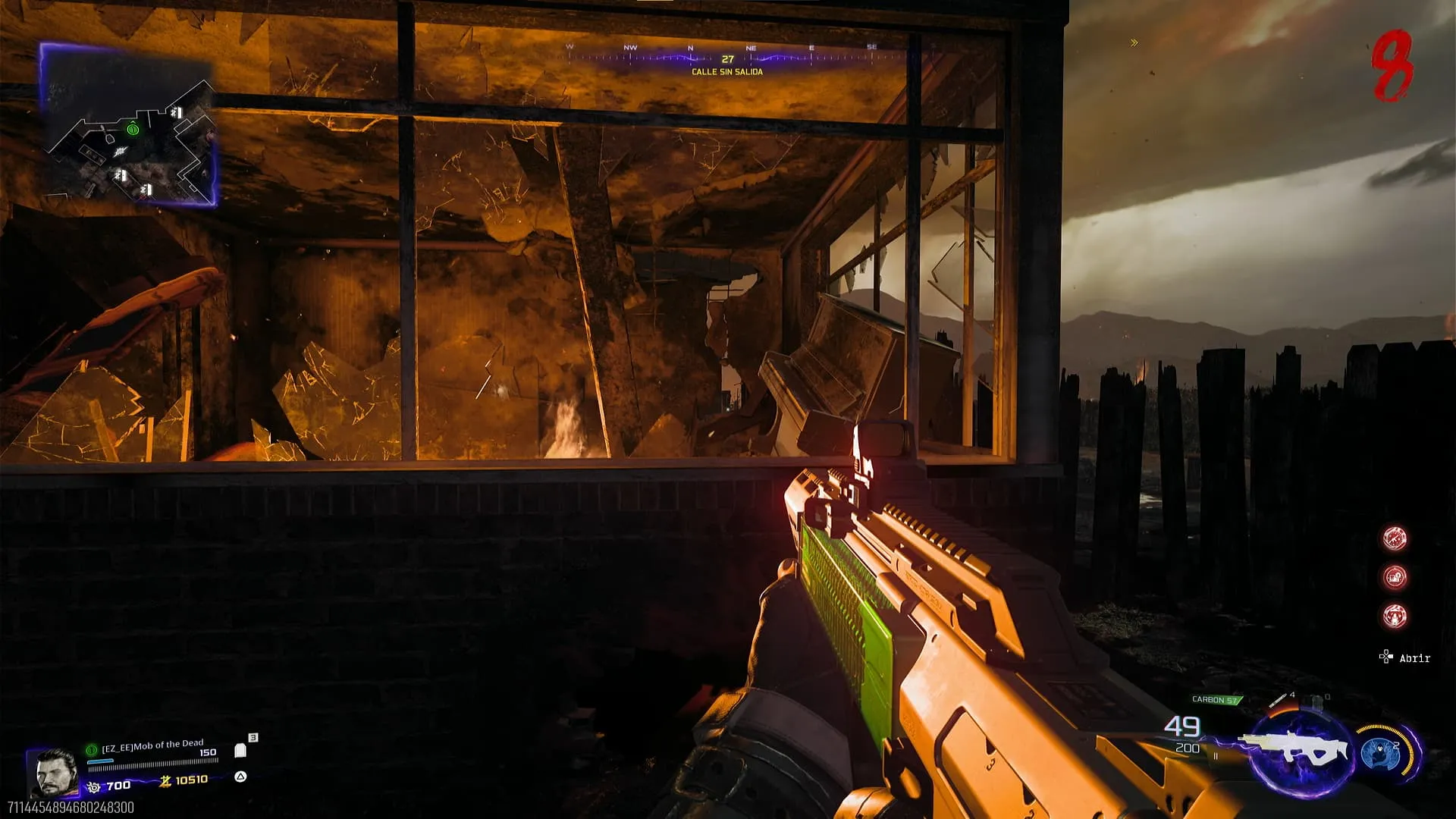1456x819 pixels.
Task: Select the armor plate icon
Action: point(240,751)
